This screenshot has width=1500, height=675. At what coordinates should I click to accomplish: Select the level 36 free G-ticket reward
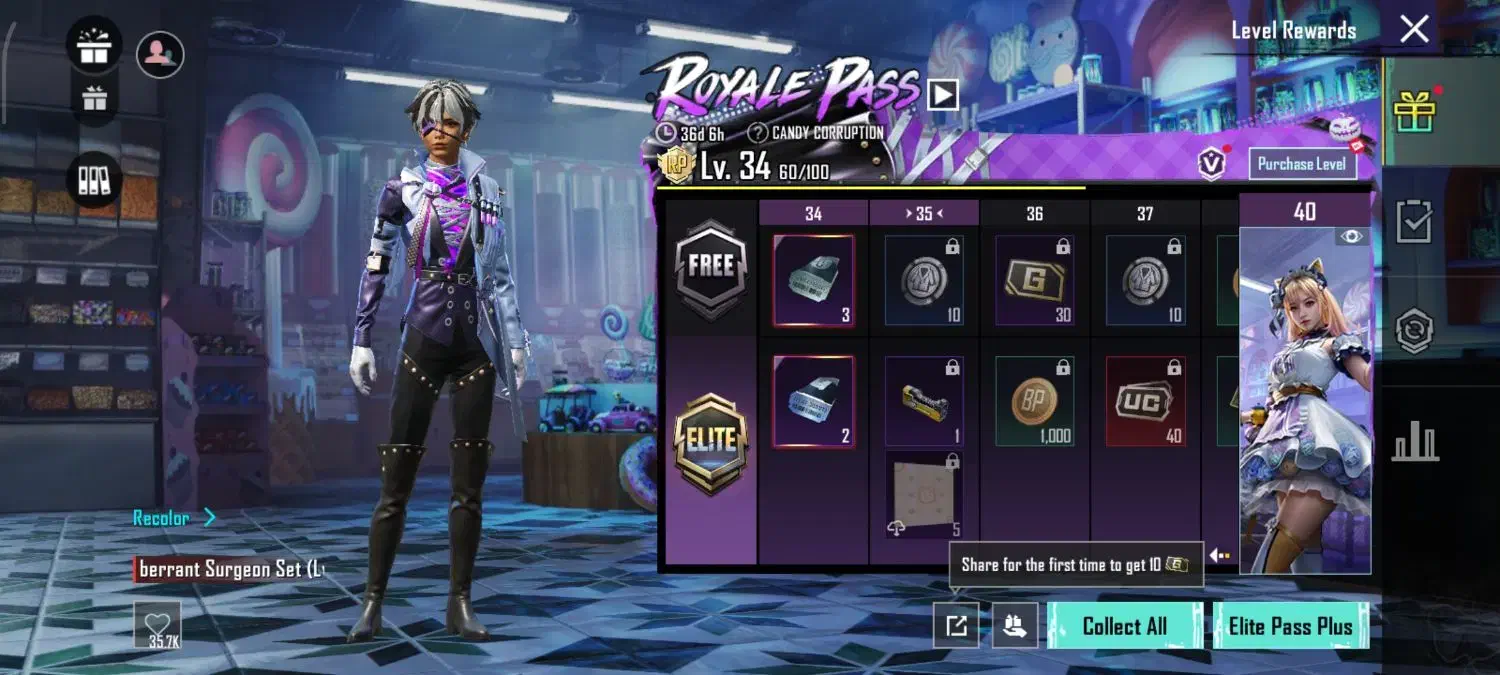pos(1035,281)
